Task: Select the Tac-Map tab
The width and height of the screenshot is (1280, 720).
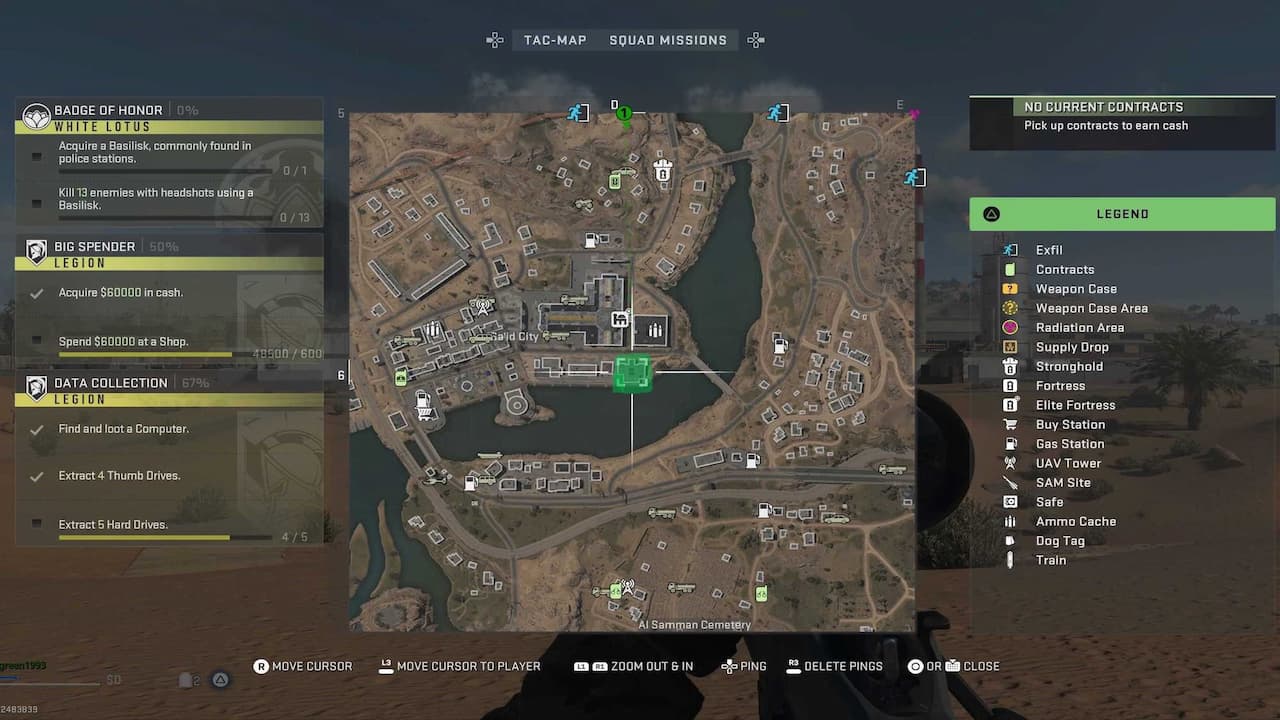Action: click(x=555, y=40)
